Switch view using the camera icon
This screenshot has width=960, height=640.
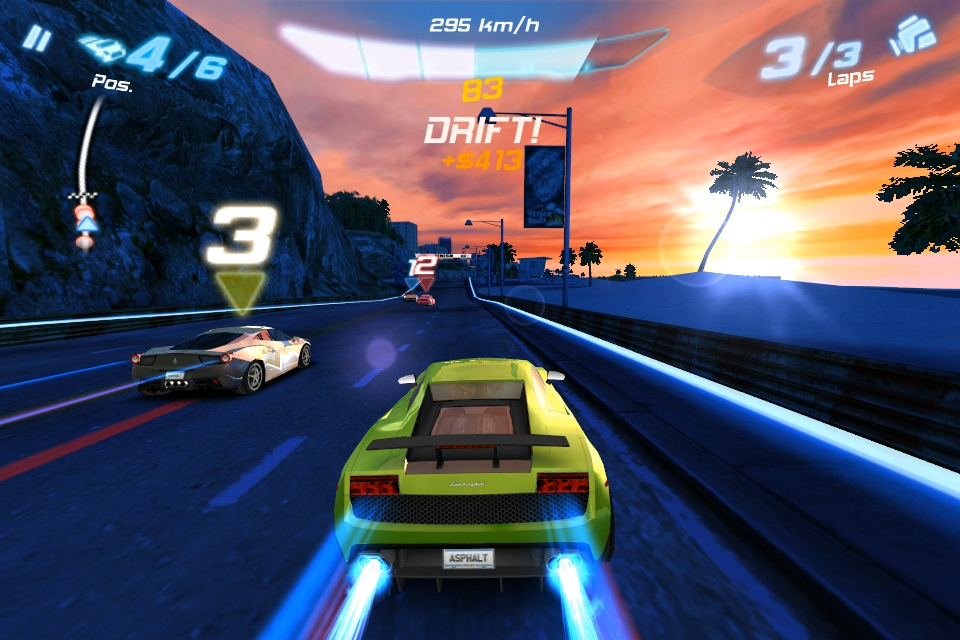click(912, 37)
